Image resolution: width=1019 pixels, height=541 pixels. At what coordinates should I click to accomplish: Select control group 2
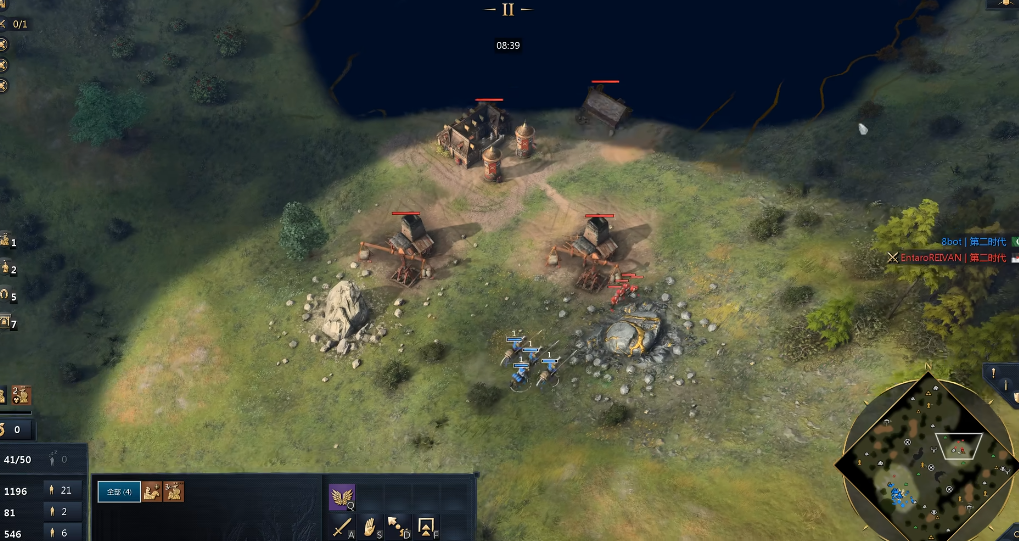point(7,269)
